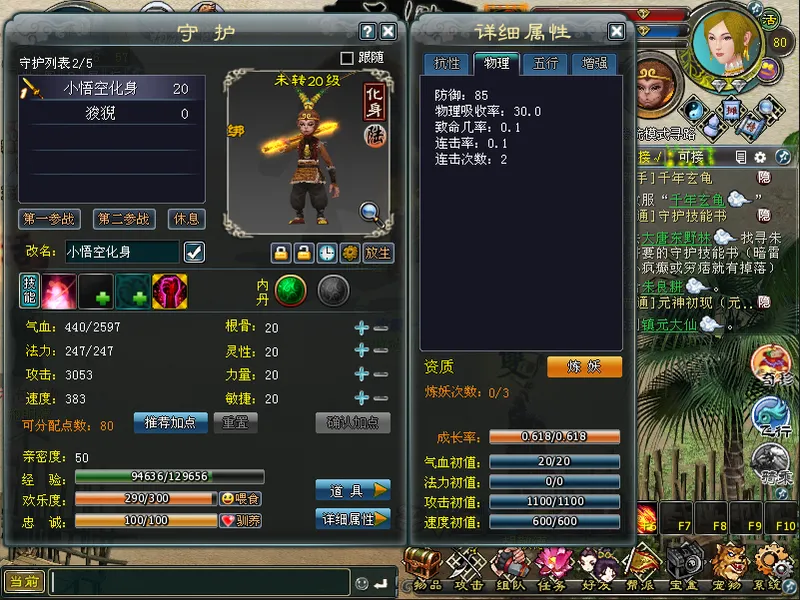Viewport: 800px width, 600px height.
Task: Click the 炼妖 refine button
Action: [584, 367]
